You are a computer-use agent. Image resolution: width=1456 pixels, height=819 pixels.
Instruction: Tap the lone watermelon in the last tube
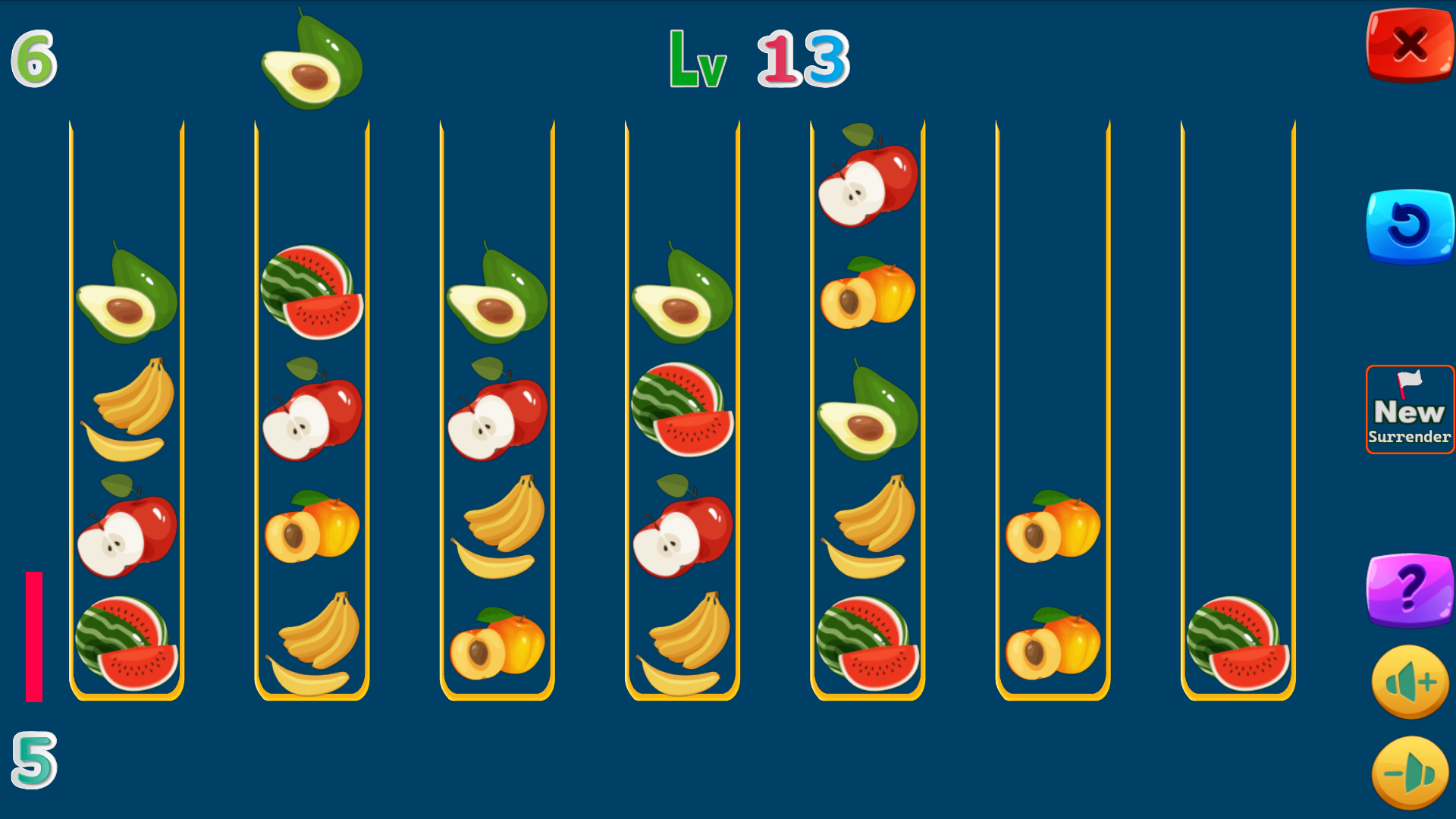point(1236,641)
